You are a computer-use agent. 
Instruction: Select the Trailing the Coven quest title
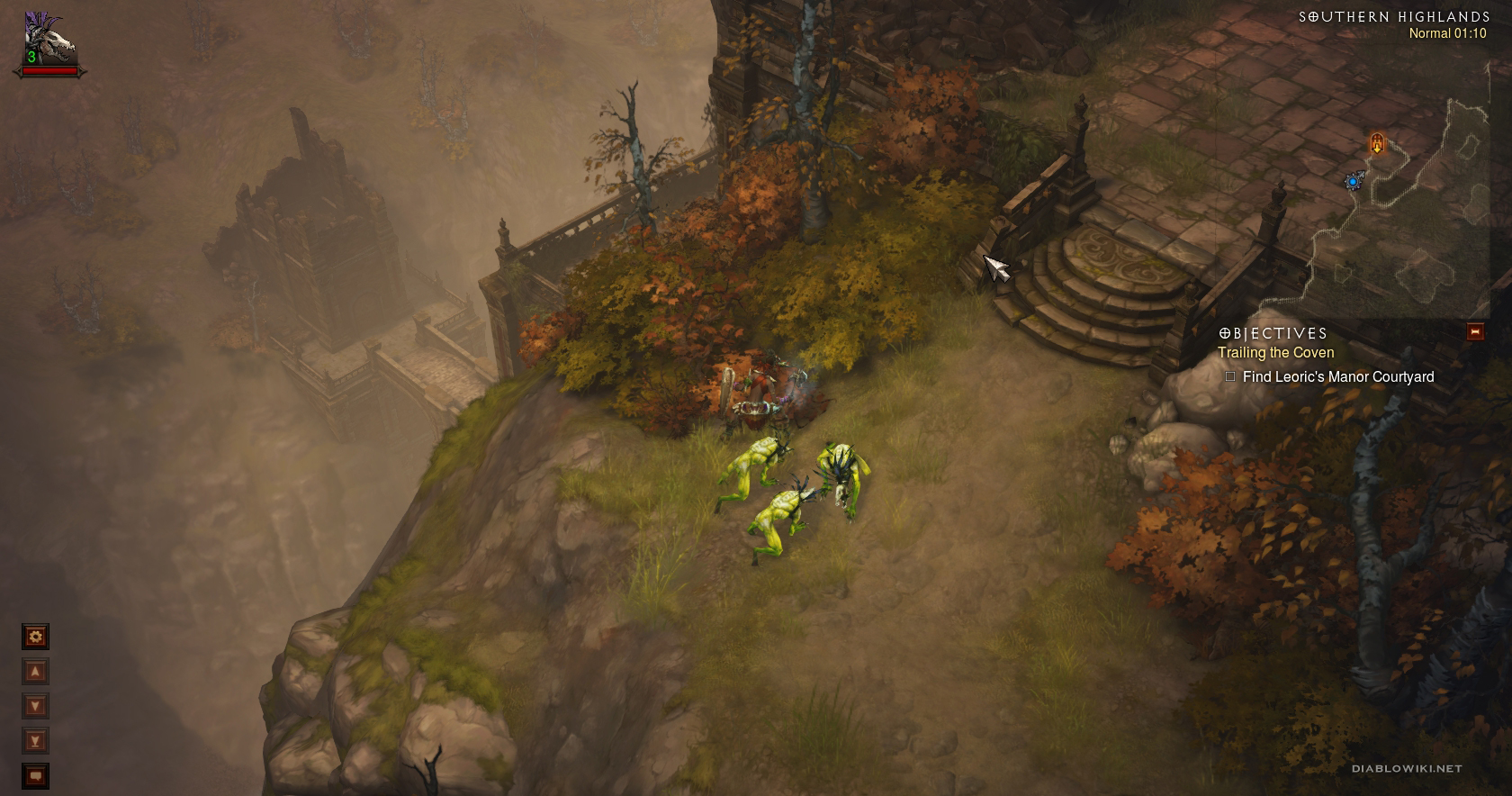(x=1275, y=353)
